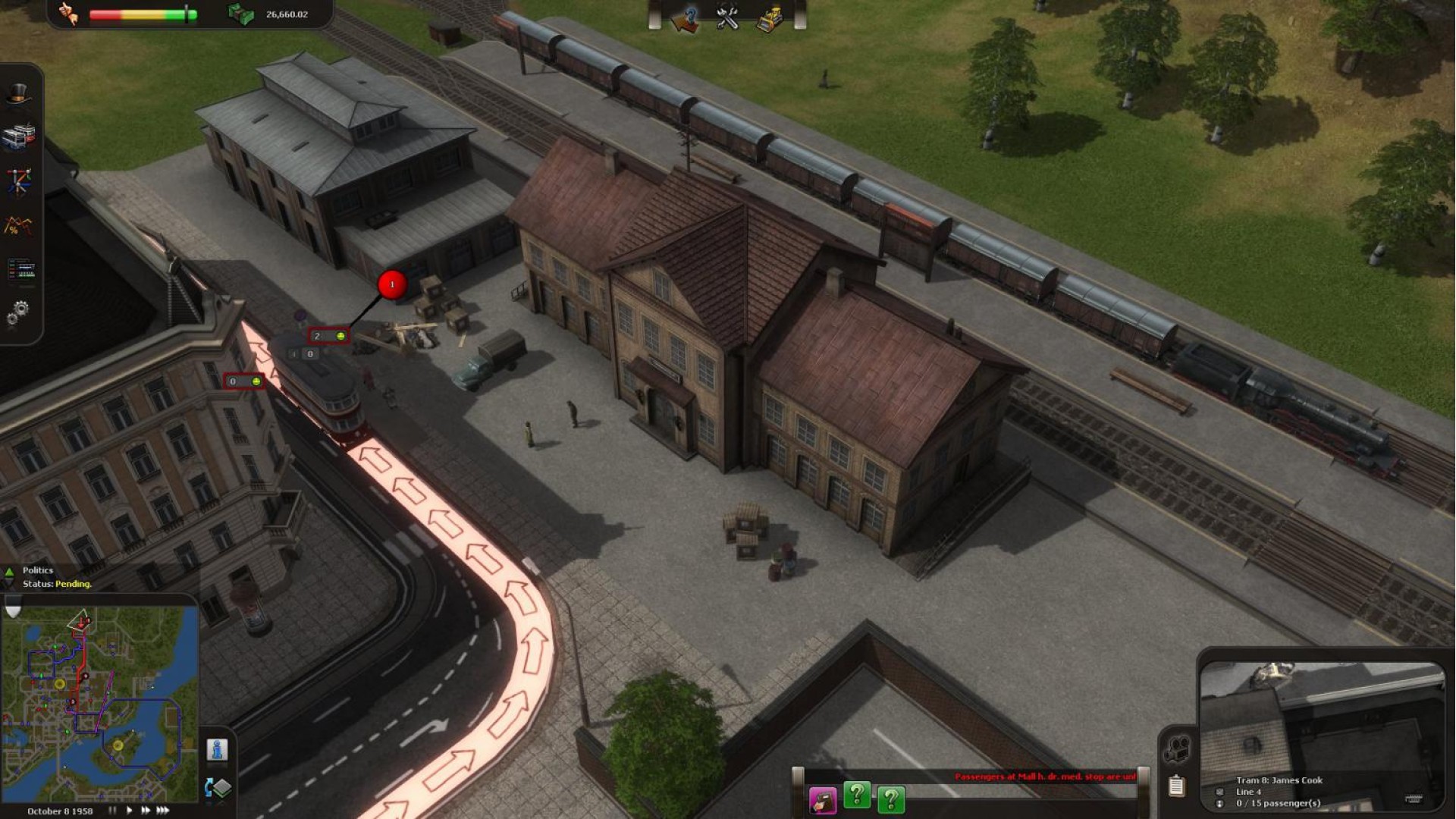Set game speed to triple fast-forward
The image size is (1456, 819).
pos(162,811)
